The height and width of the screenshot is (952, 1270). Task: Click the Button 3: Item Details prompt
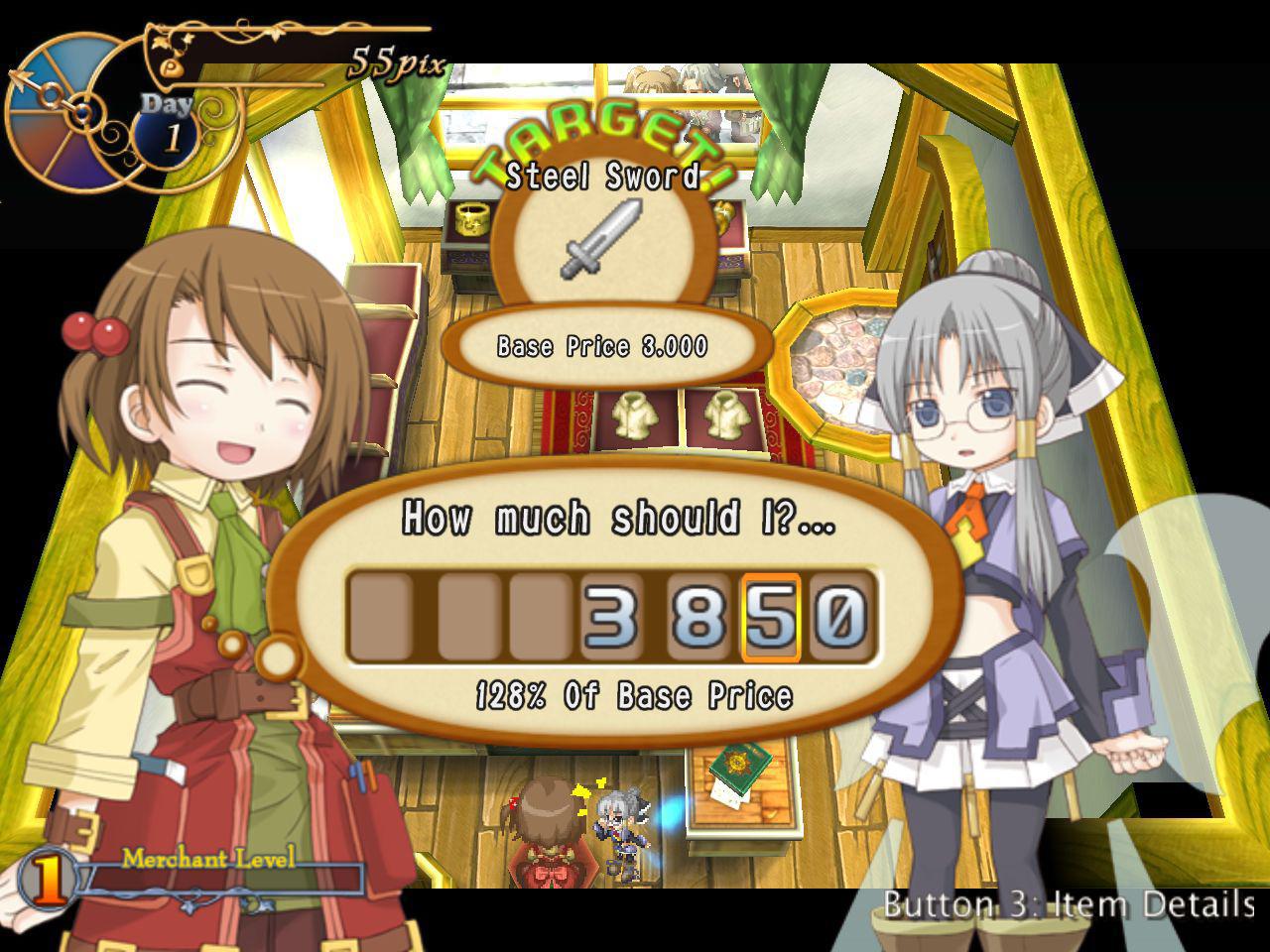[x=1069, y=903]
